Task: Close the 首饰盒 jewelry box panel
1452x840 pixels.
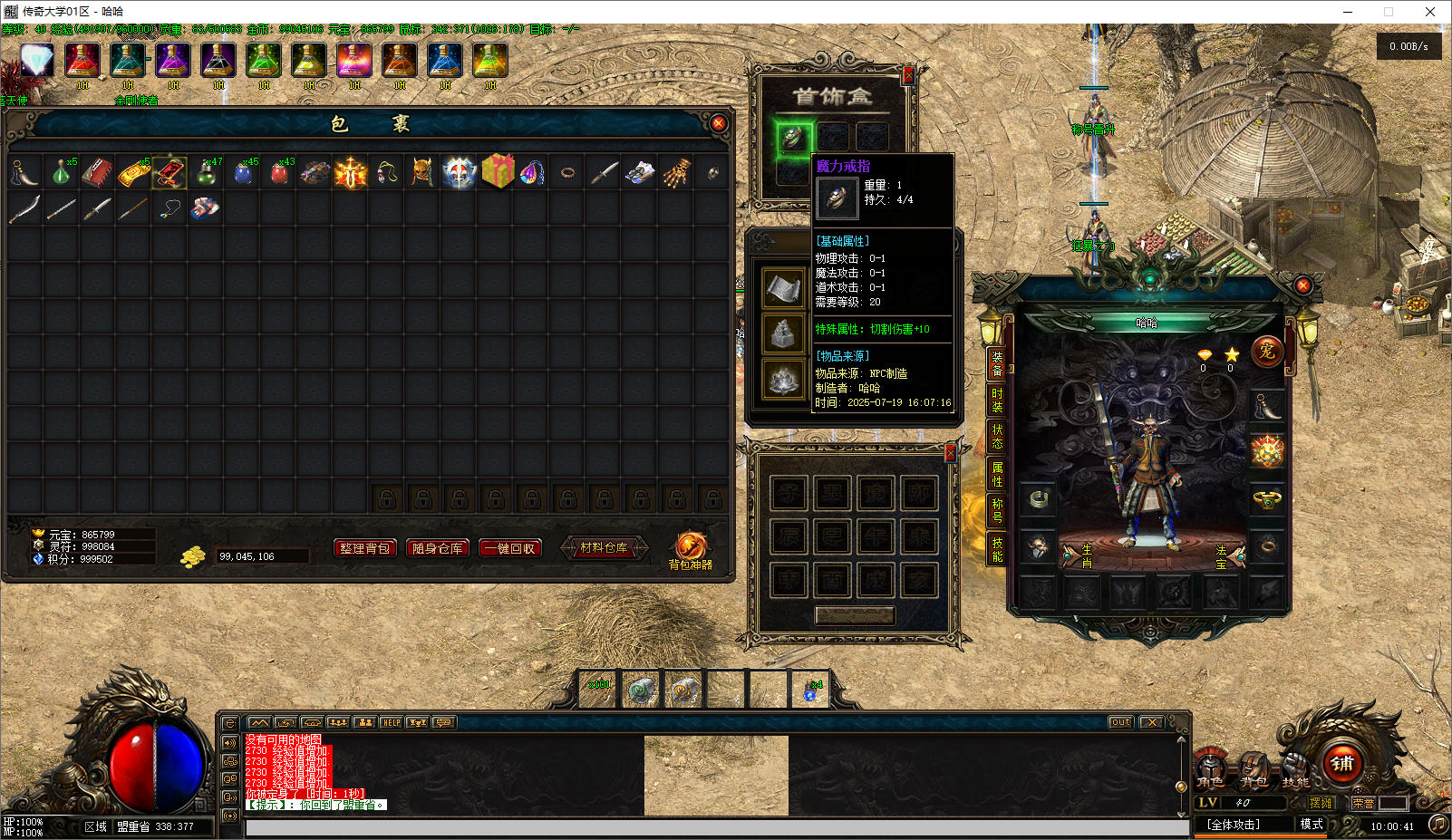Action: pos(907,76)
